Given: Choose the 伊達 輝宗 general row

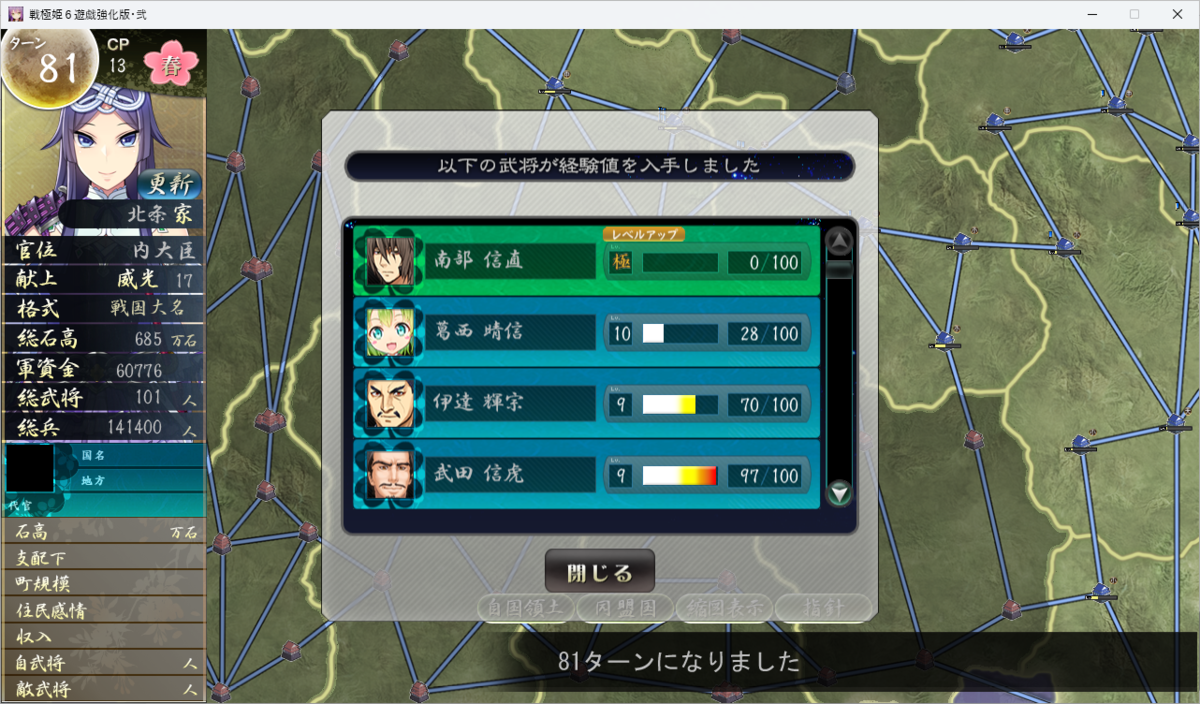Looking at the screenshot, I should (x=586, y=403).
